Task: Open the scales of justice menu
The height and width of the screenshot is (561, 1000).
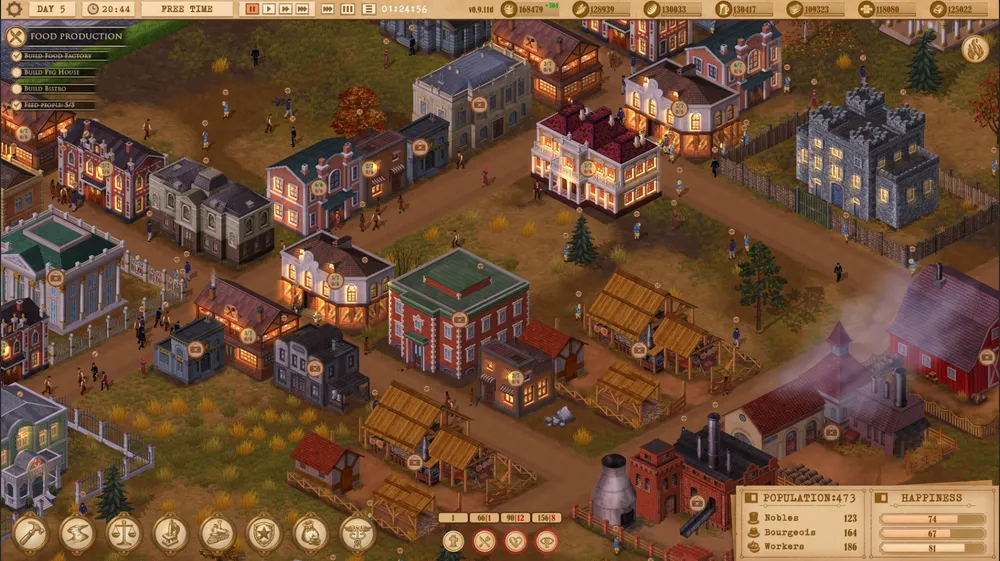Action: click(124, 533)
